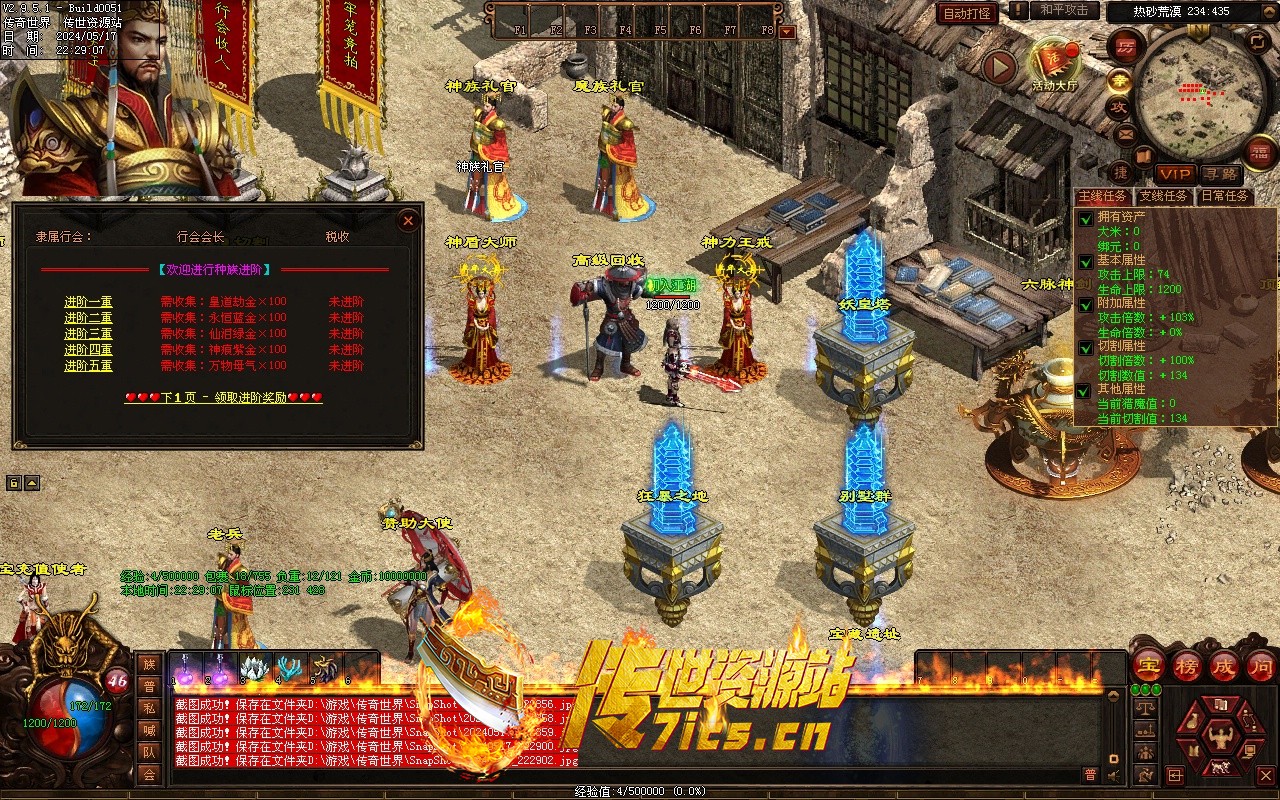This screenshot has height=800, width=1280.
Task: Go to next page to claim advancement rewards
Action: pyautogui.click(x=224, y=397)
